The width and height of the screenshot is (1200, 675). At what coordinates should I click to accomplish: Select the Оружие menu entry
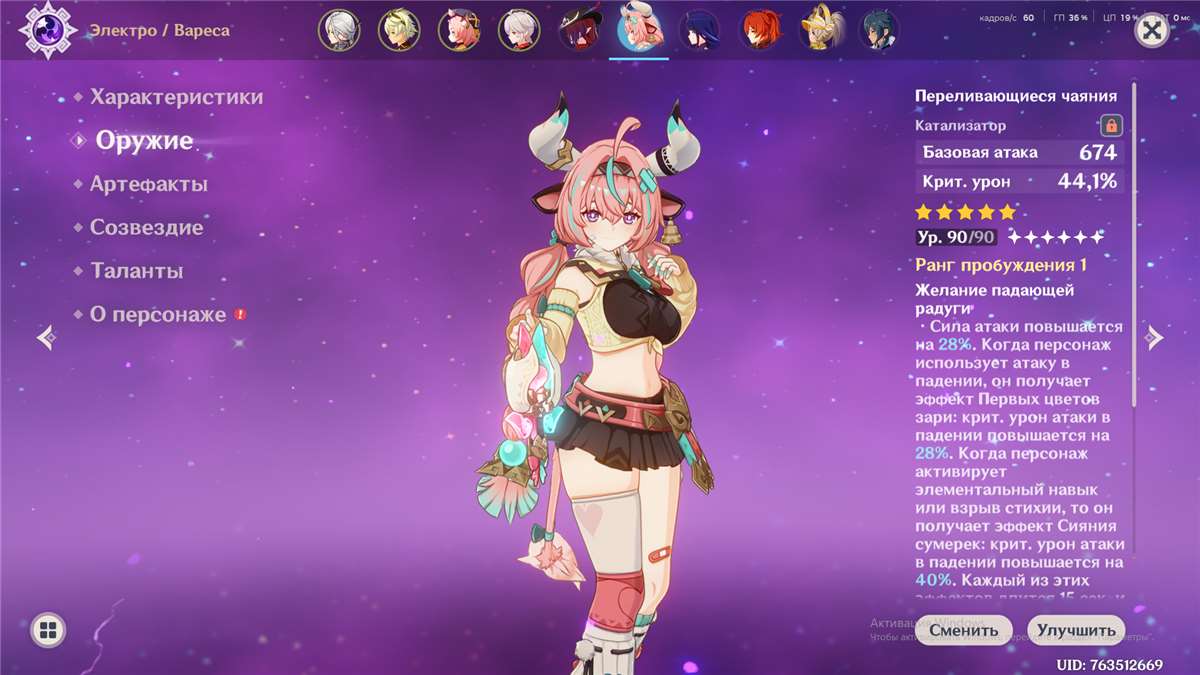tap(144, 141)
